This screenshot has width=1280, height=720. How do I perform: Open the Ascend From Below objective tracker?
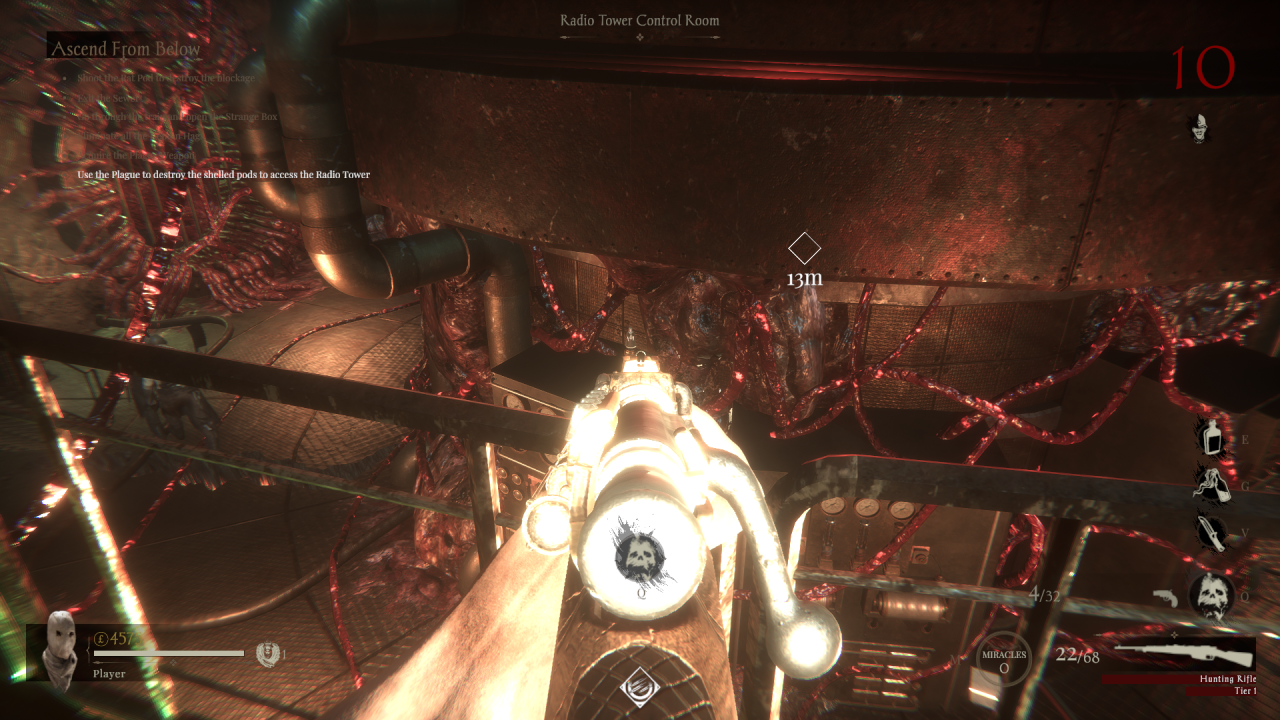(125, 48)
